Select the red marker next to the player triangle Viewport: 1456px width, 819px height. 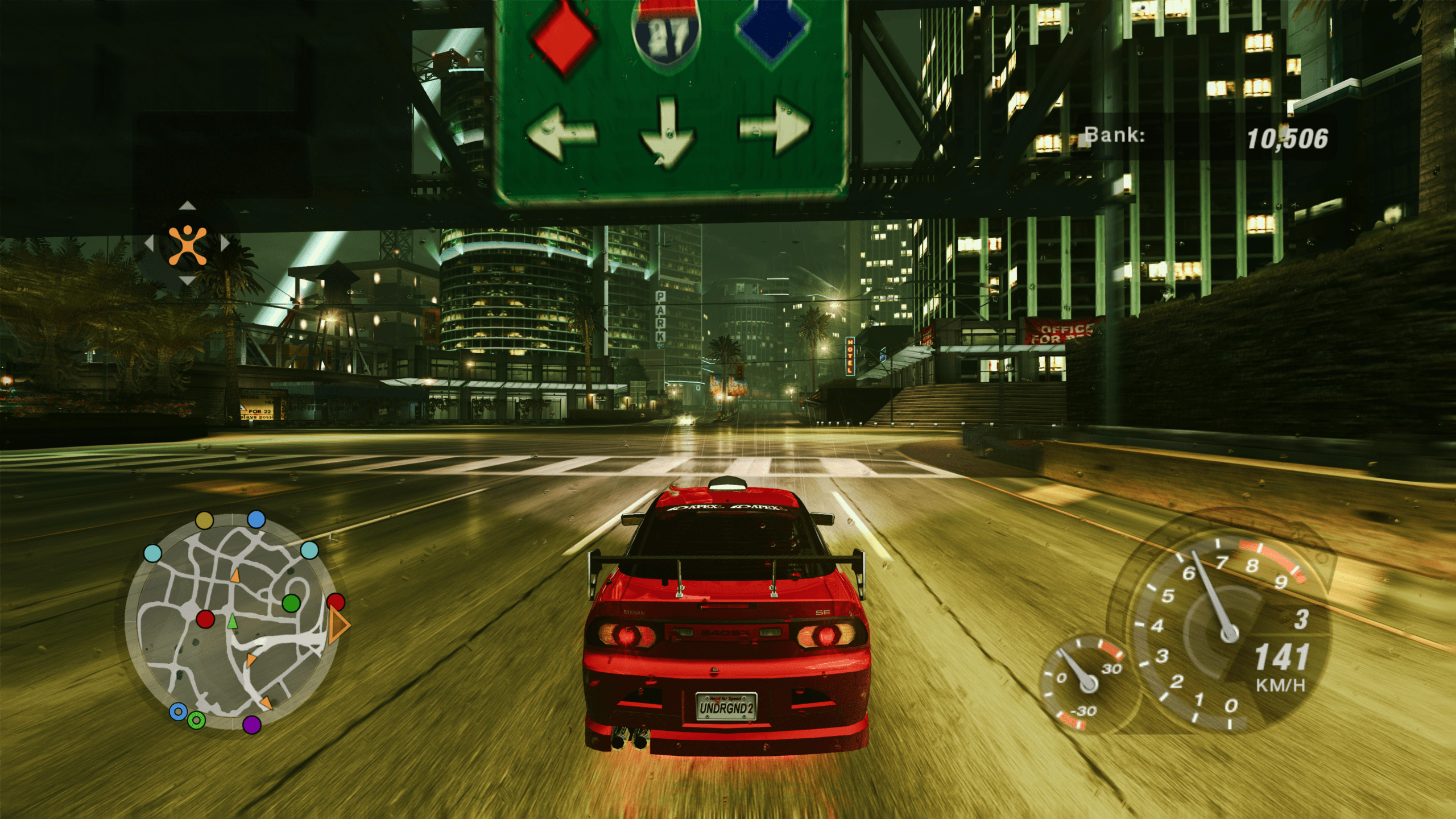[x=205, y=619]
